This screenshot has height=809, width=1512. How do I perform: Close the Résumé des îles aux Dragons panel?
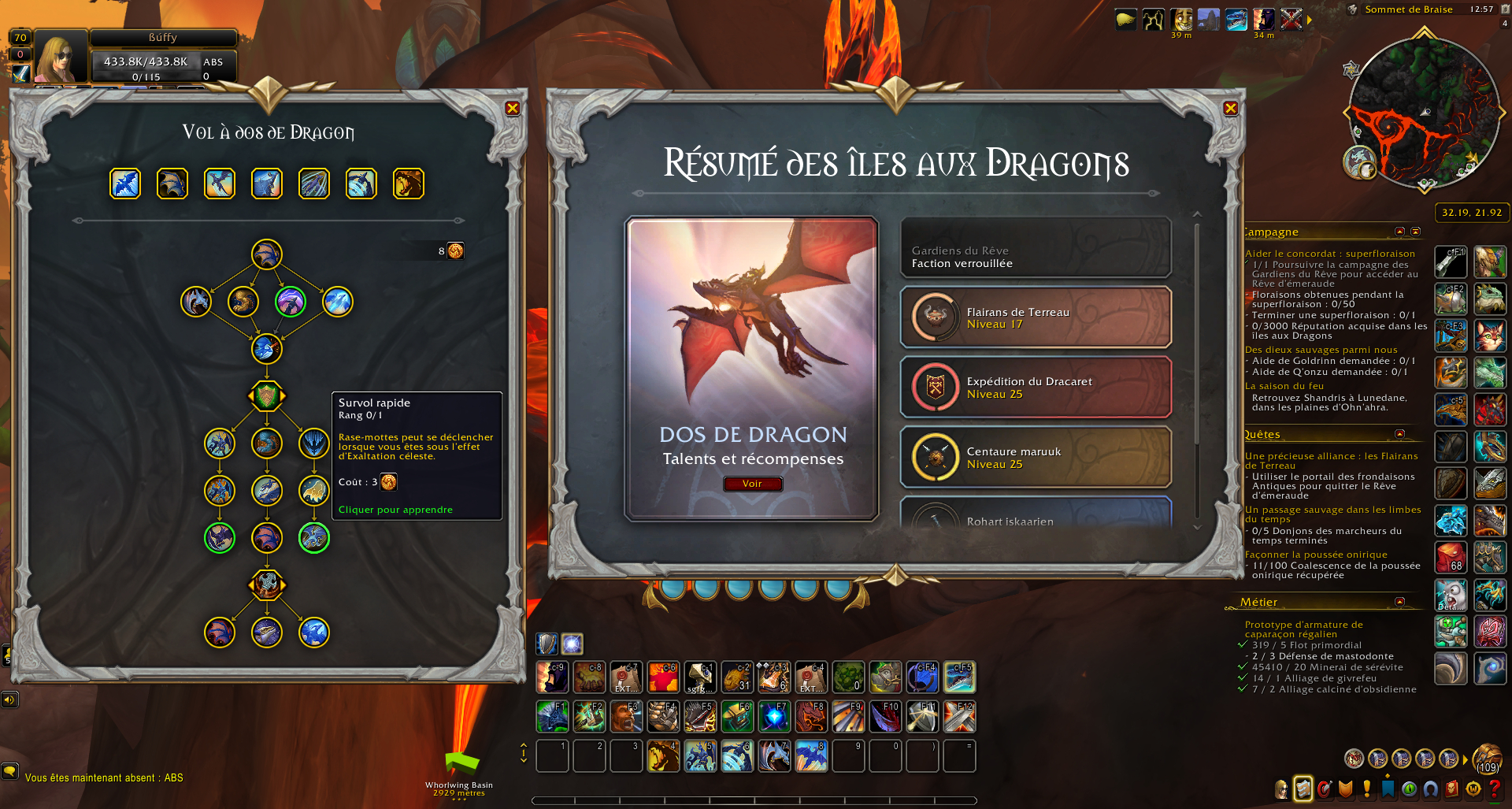[1231, 109]
